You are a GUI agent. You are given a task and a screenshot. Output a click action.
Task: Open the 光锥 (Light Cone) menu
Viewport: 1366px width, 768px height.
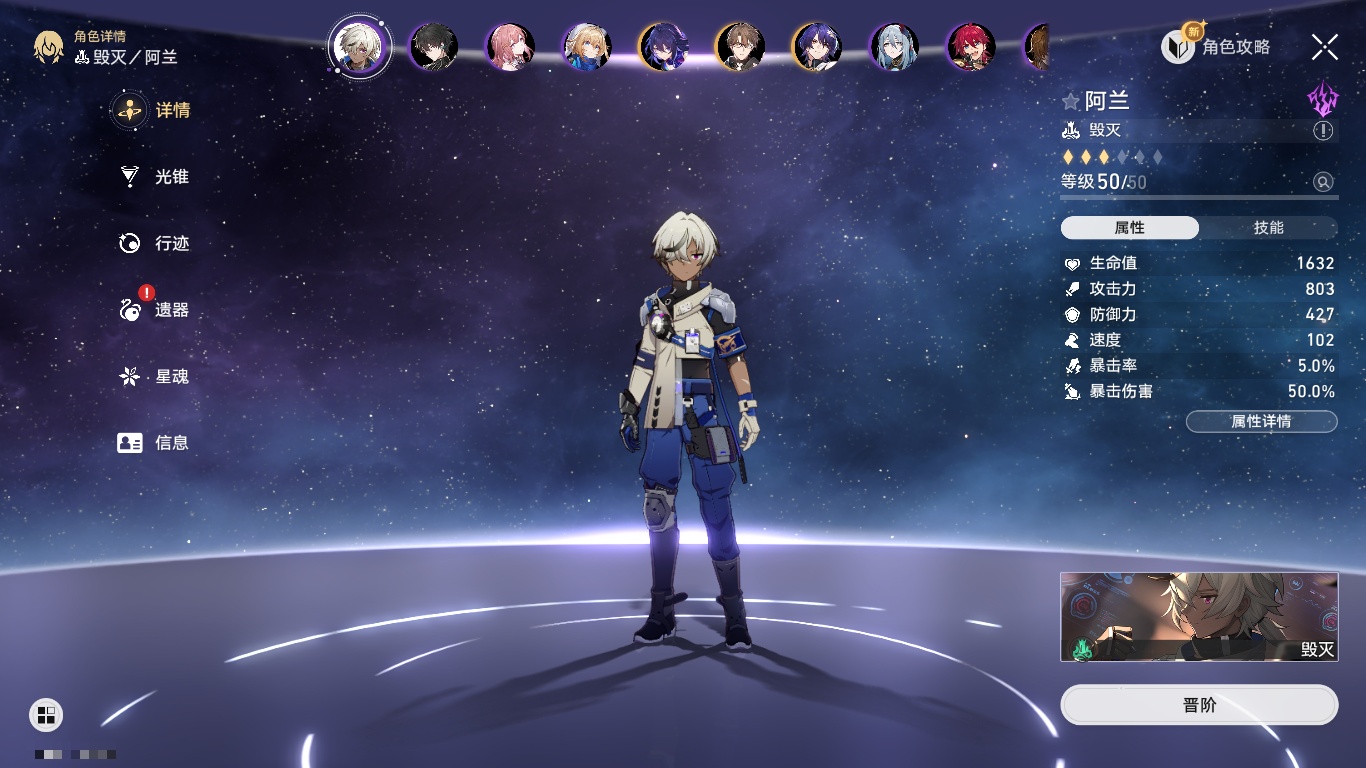(x=154, y=177)
